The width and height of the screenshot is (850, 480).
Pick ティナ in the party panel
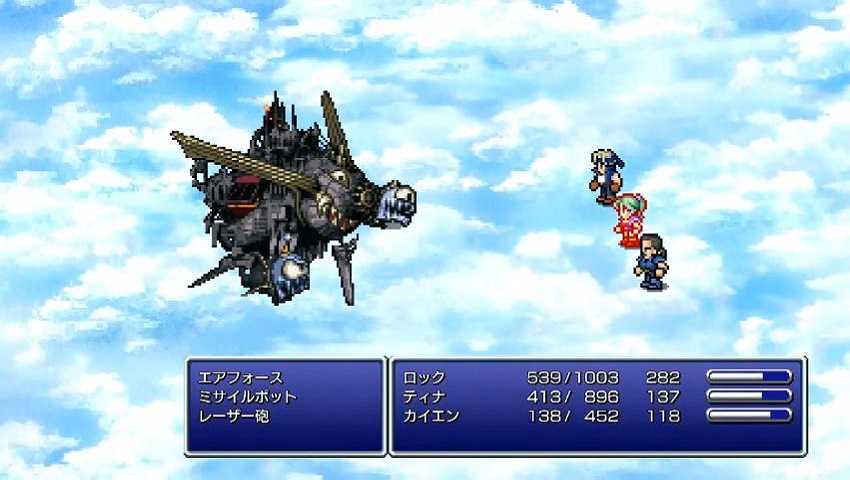pos(424,397)
